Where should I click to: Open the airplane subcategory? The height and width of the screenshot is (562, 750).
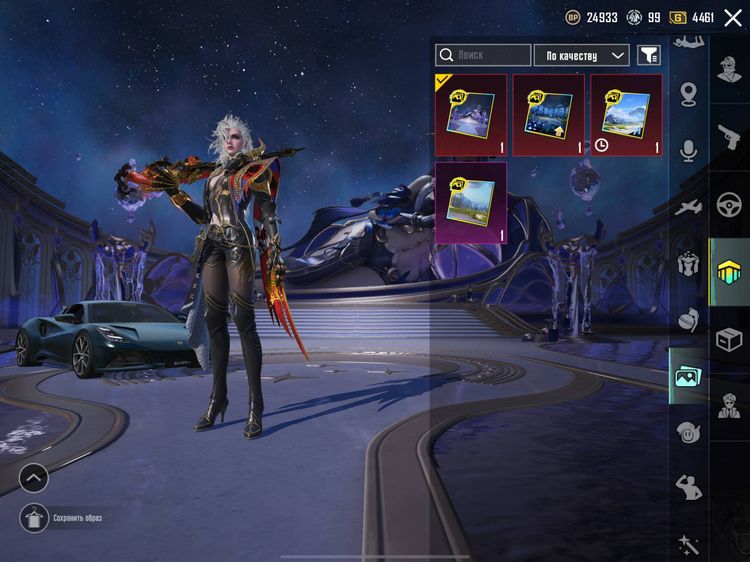688,207
